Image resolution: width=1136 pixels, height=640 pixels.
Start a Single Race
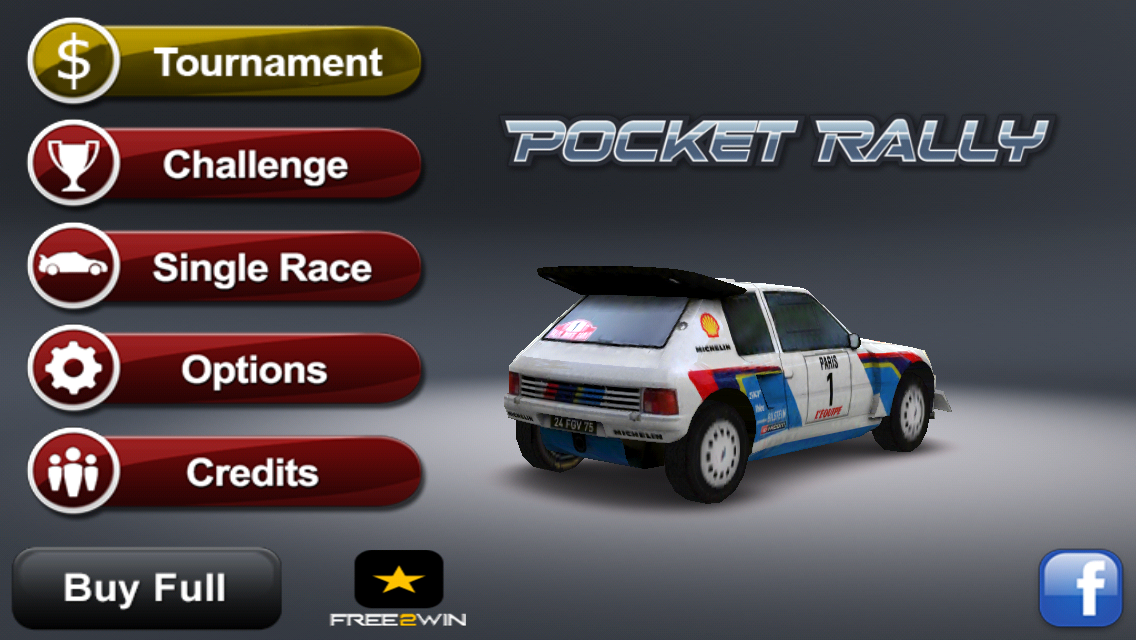coord(226,267)
